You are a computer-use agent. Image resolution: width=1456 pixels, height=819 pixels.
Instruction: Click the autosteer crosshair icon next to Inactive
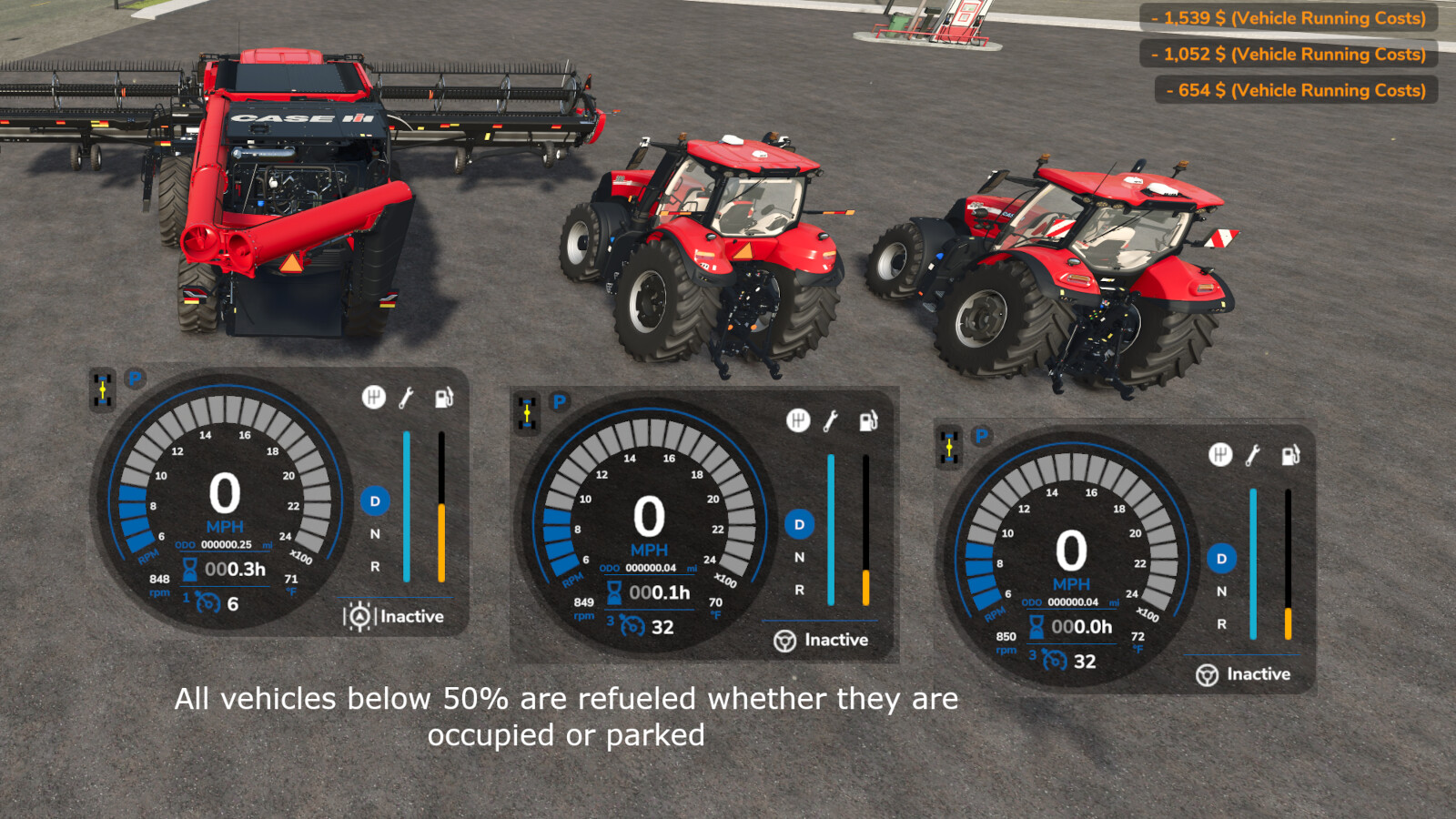(360, 616)
